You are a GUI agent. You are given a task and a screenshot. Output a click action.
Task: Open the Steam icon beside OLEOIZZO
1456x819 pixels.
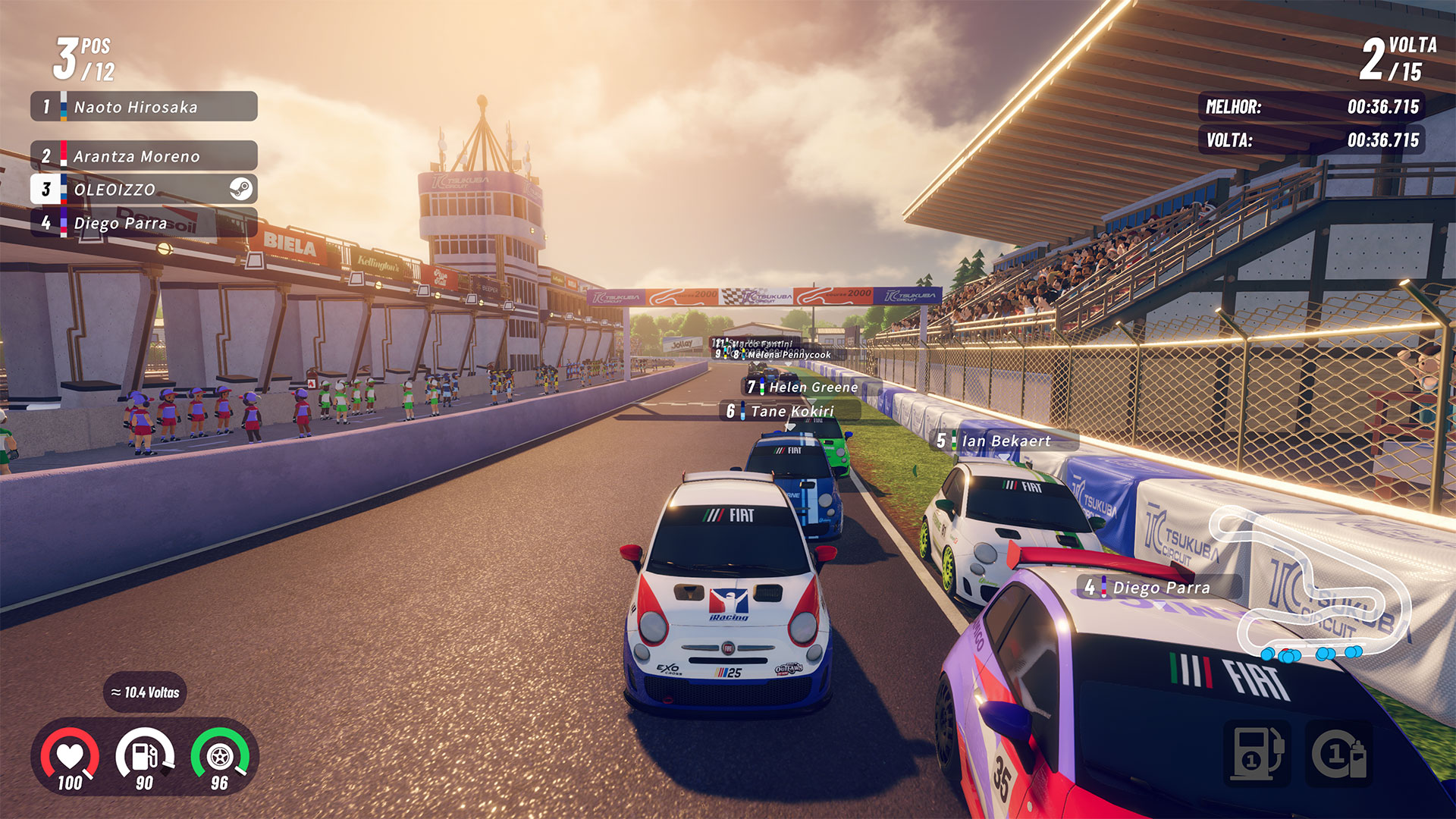point(241,189)
